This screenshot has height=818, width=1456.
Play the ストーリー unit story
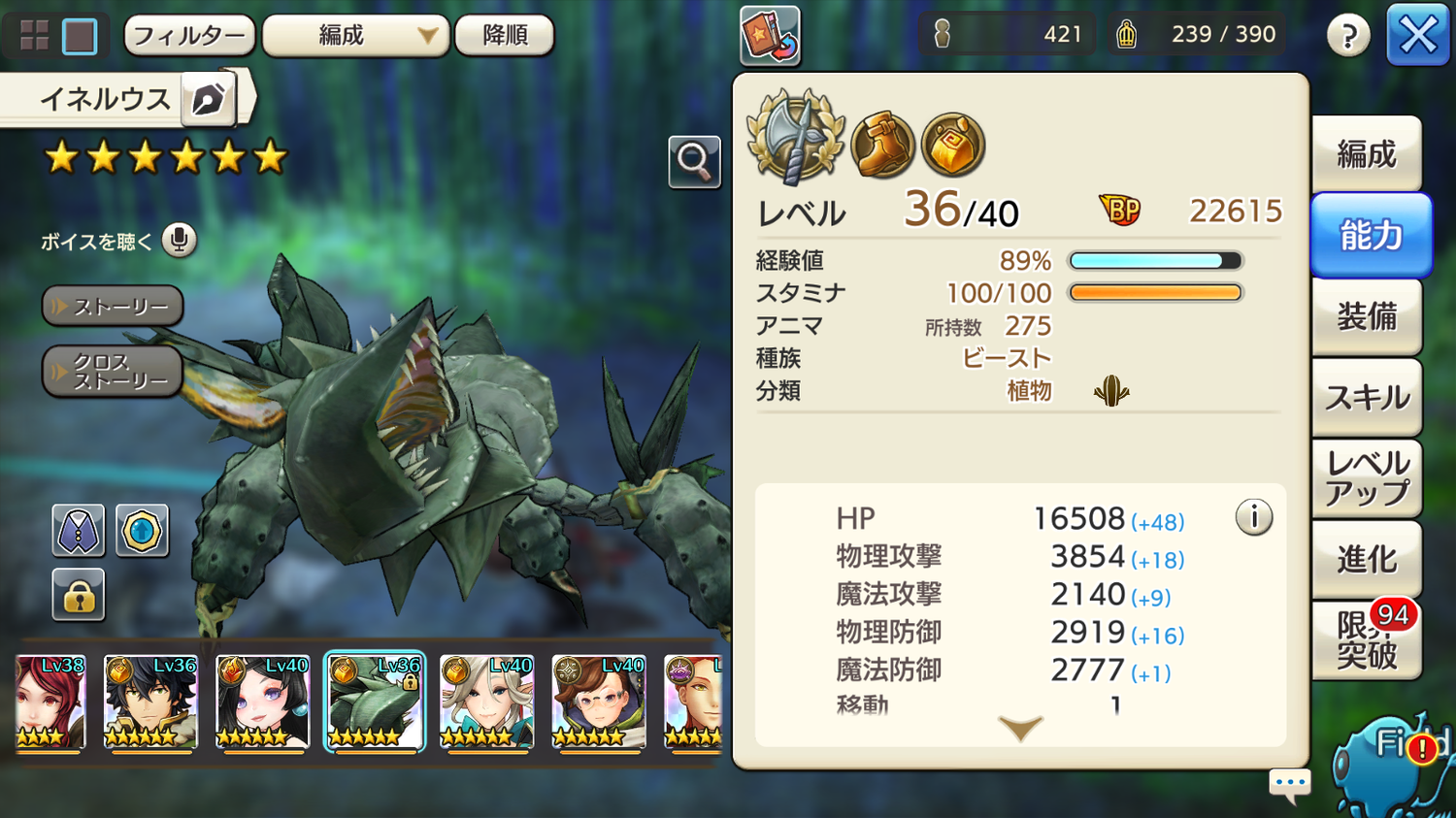(x=113, y=307)
